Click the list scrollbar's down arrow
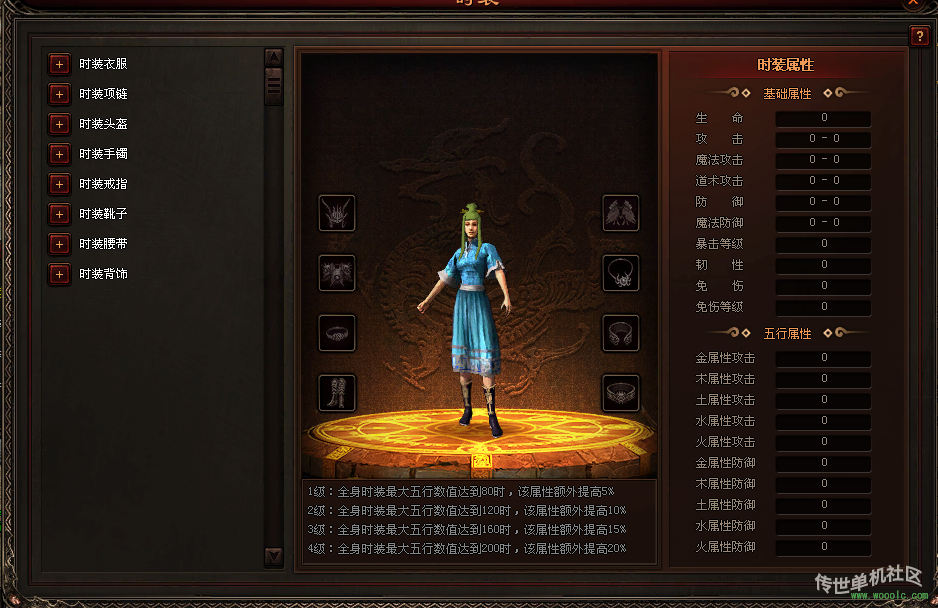Image resolution: width=938 pixels, height=608 pixels. 273,556
